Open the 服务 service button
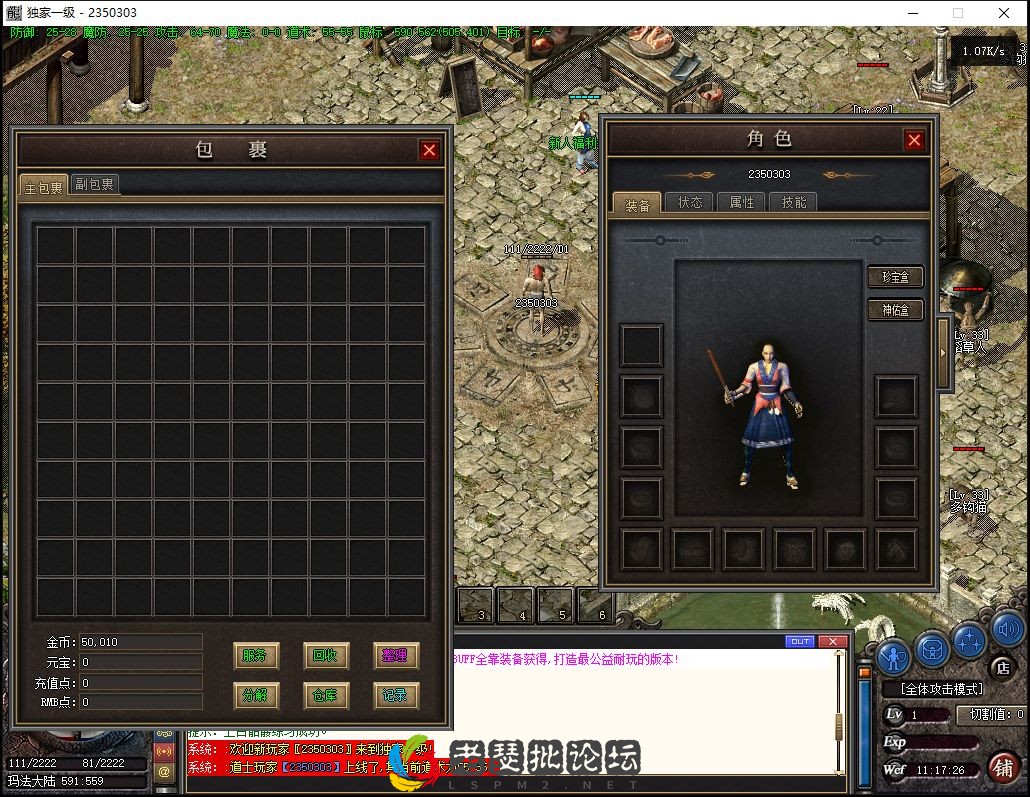This screenshot has width=1030, height=797. point(255,656)
